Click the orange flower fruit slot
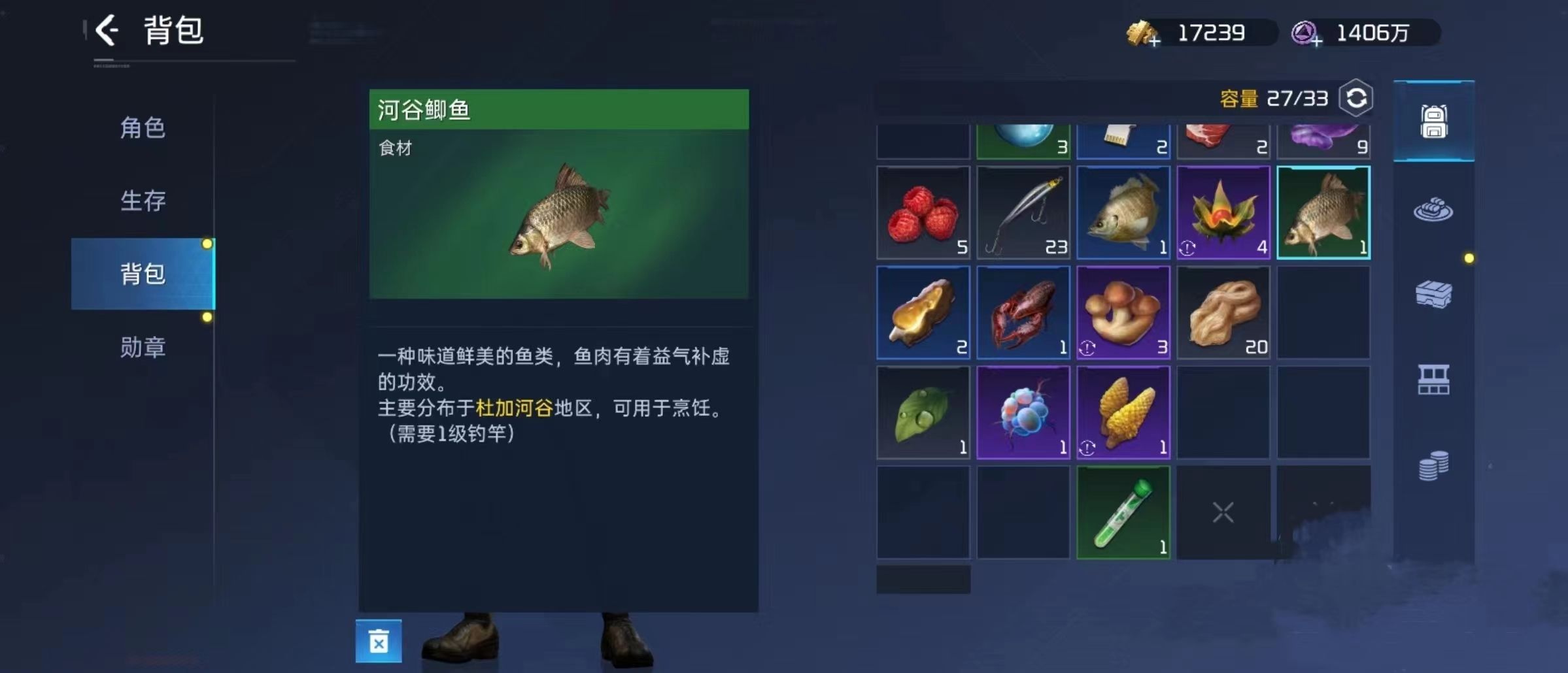The image size is (1568, 673). click(1223, 212)
